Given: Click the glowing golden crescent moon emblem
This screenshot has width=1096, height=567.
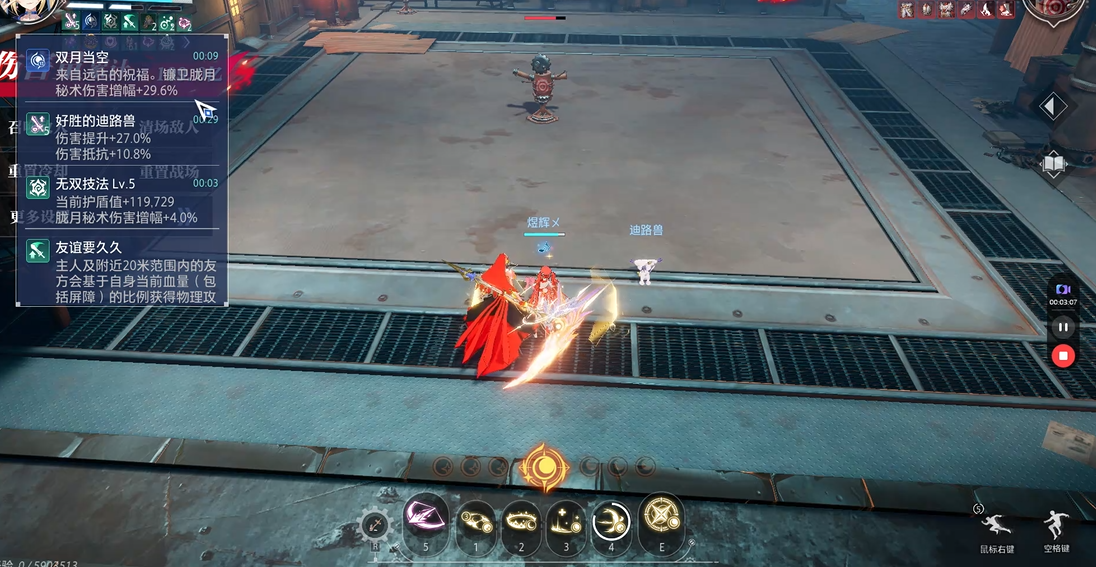Looking at the screenshot, I should pyautogui.click(x=544, y=467).
